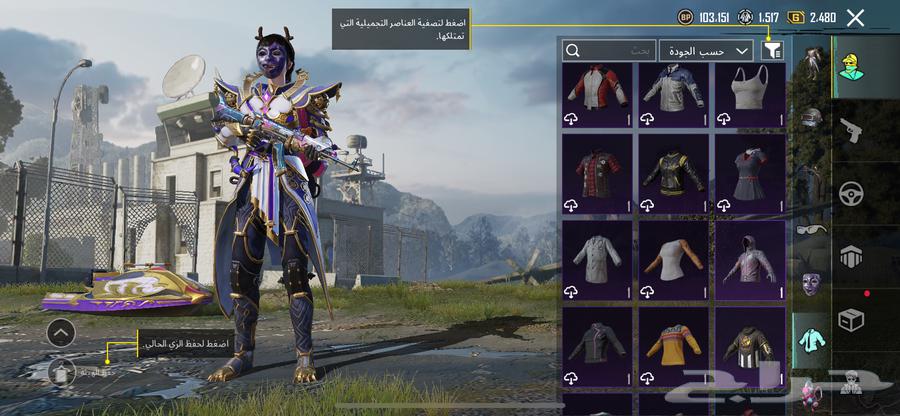Open the crate box tab

(x=851, y=318)
